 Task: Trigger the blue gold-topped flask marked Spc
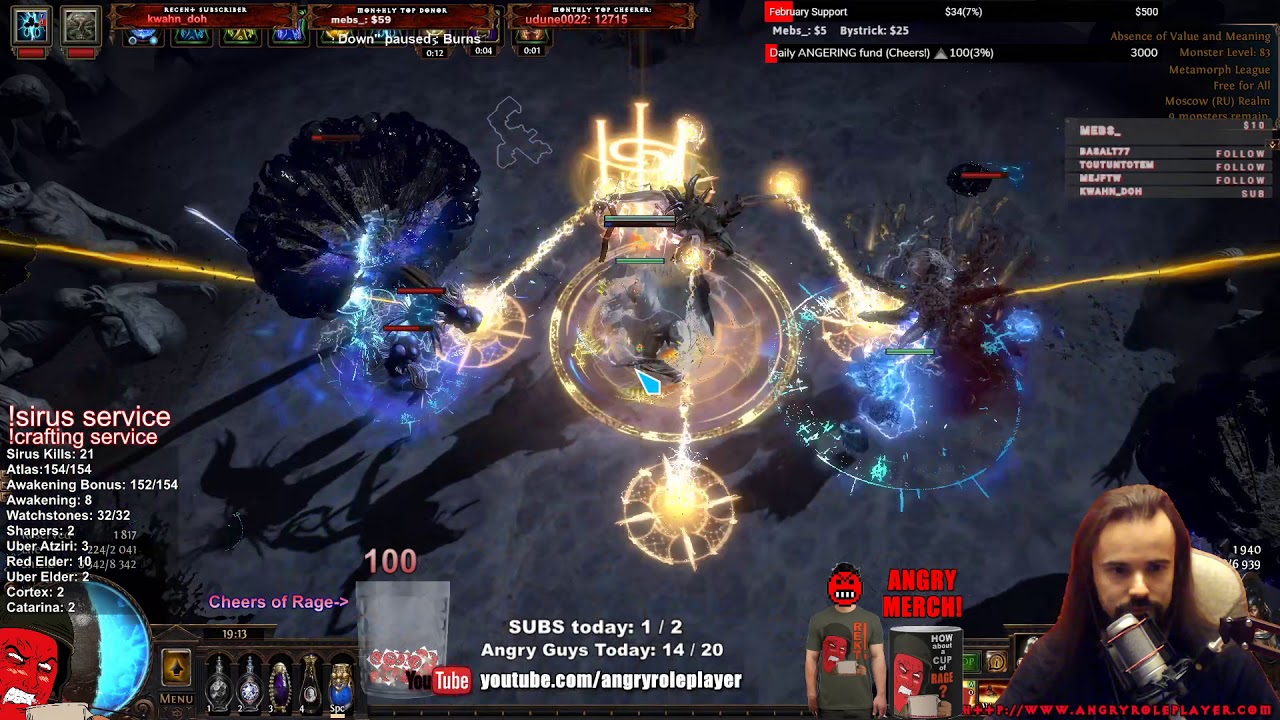[x=340, y=681]
